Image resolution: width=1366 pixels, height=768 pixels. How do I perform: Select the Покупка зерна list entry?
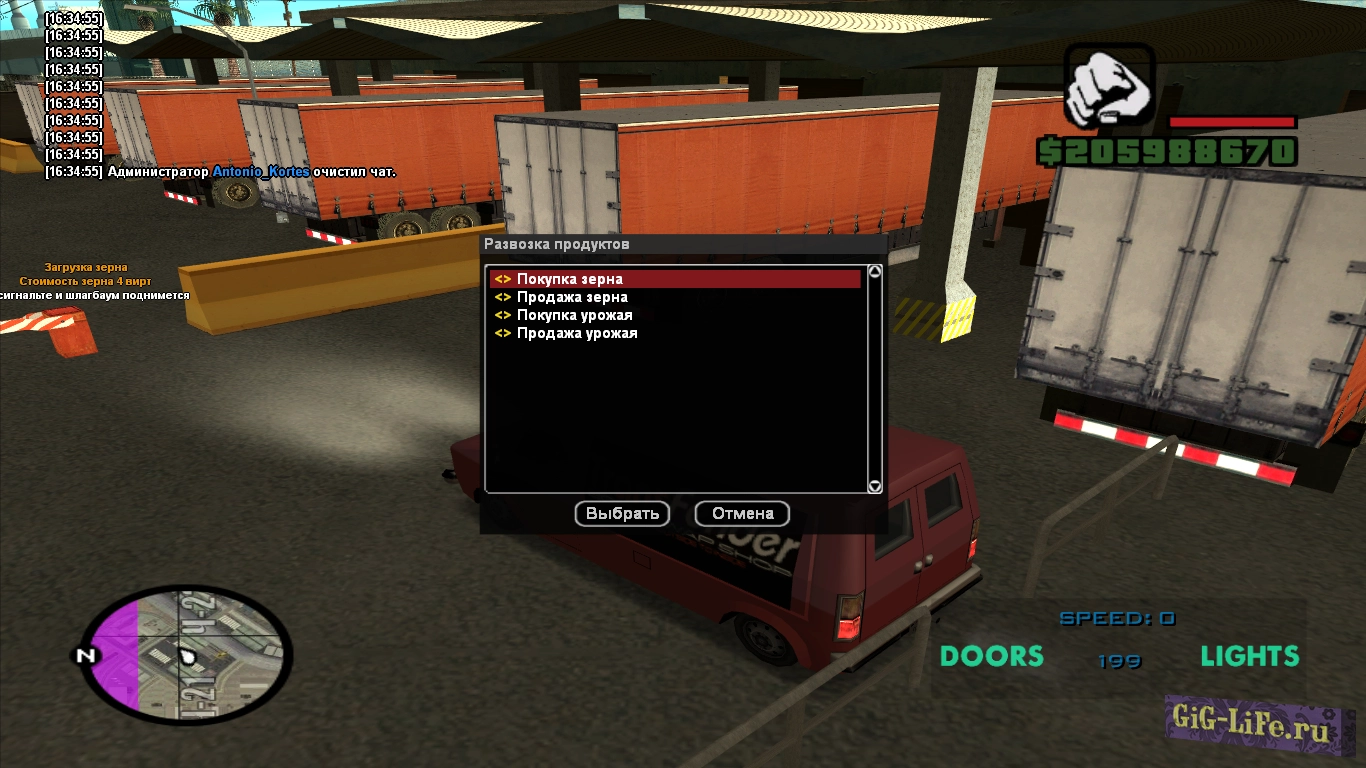point(570,279)
